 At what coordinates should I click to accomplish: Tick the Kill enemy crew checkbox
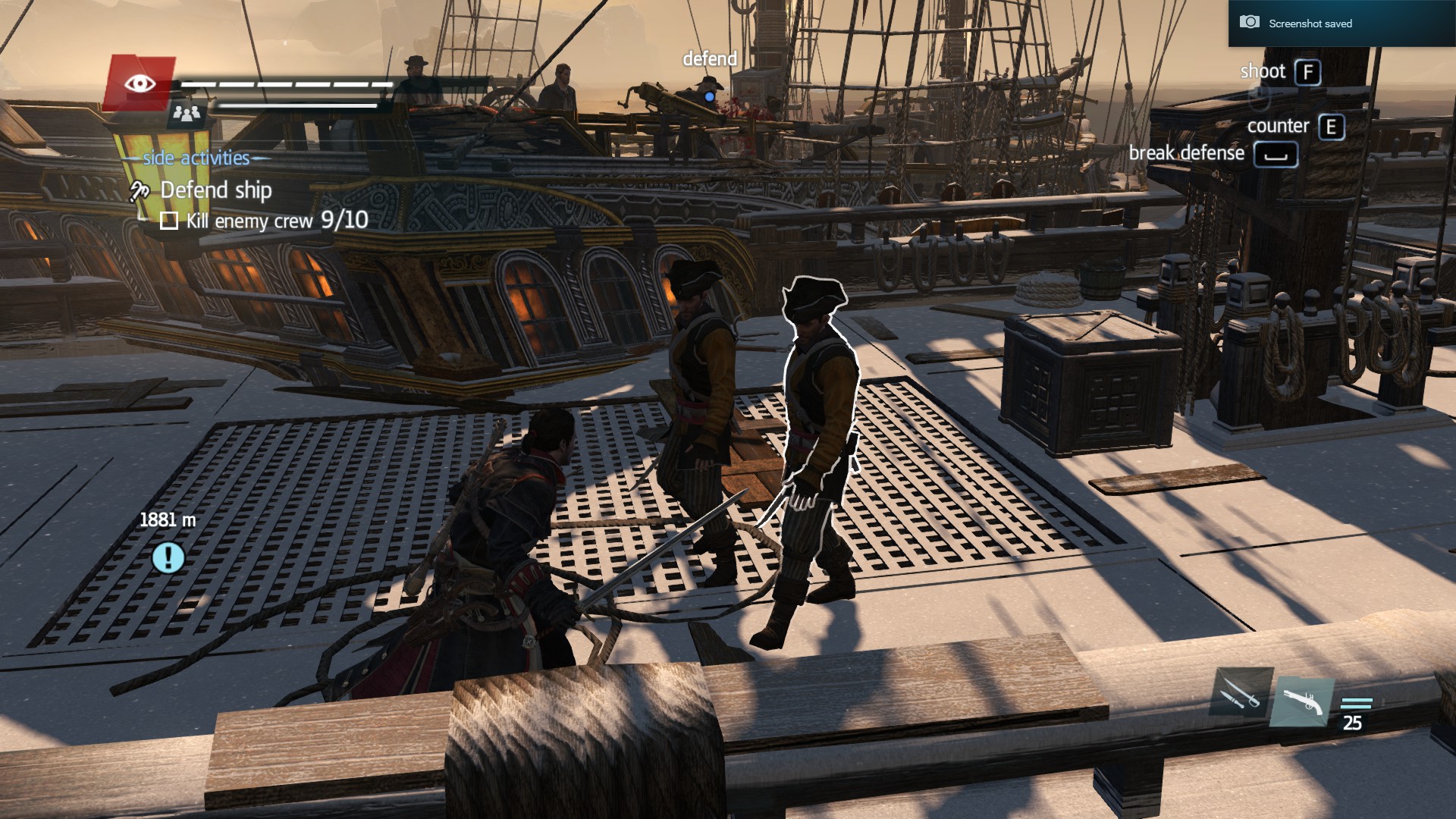point(169,221)
